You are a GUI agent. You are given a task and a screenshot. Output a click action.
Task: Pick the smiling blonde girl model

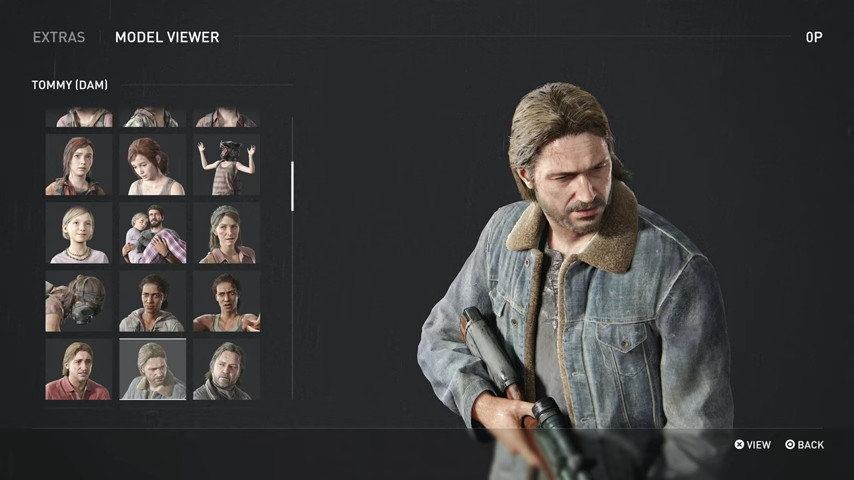(78, 233)
